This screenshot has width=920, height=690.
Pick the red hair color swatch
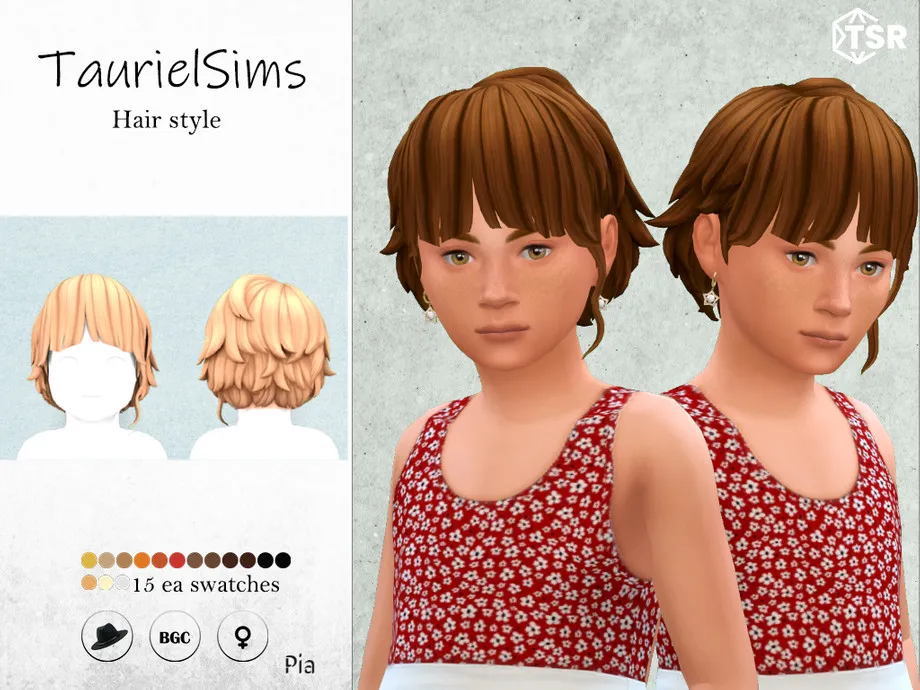[177, 560]
